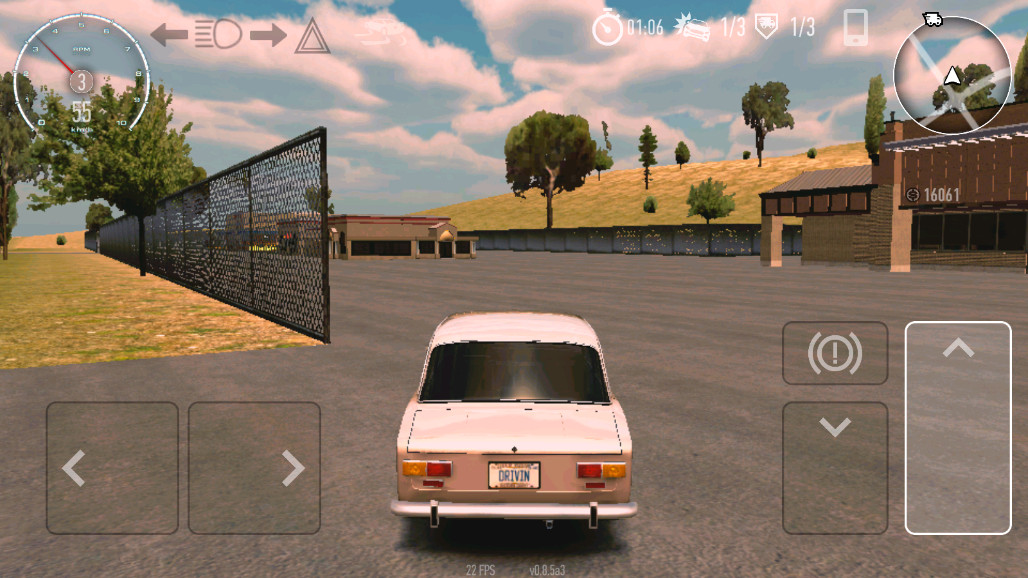Steer left with the left arrow button
This screenshot has height=578, width=1028.
pyautogui.click(x=112, y=467)
